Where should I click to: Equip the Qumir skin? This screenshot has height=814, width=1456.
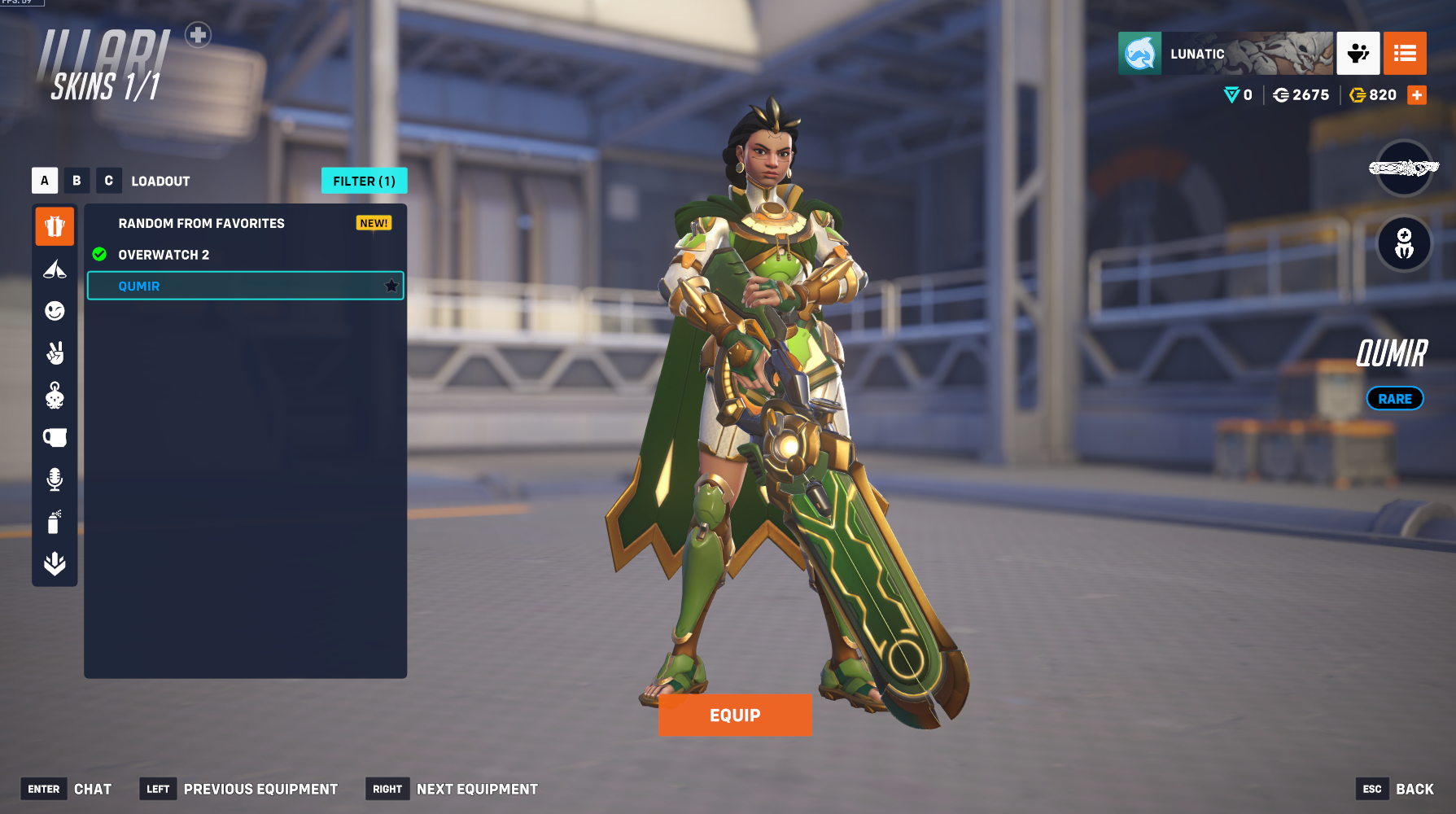[735, 715]
